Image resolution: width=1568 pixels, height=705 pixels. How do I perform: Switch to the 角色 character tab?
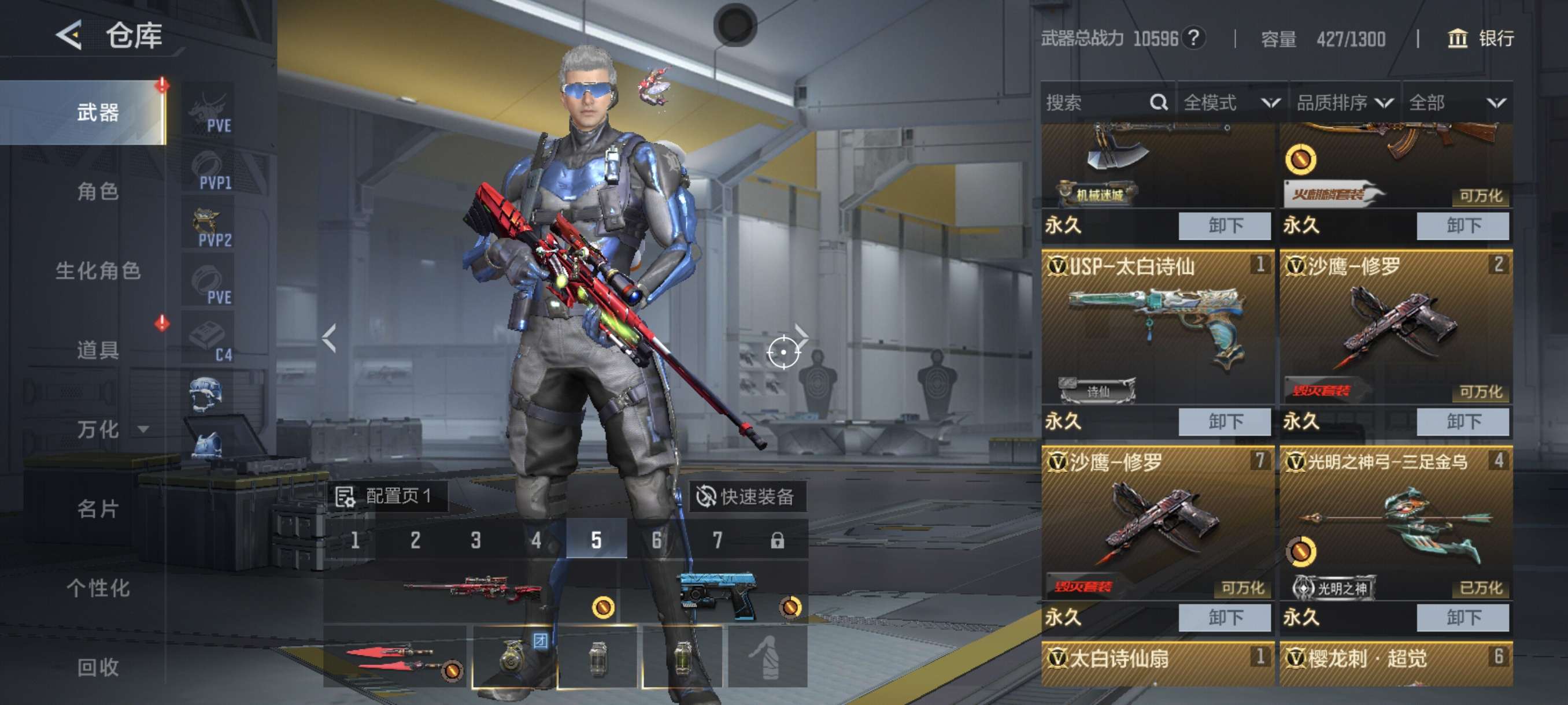pos(97,192)
